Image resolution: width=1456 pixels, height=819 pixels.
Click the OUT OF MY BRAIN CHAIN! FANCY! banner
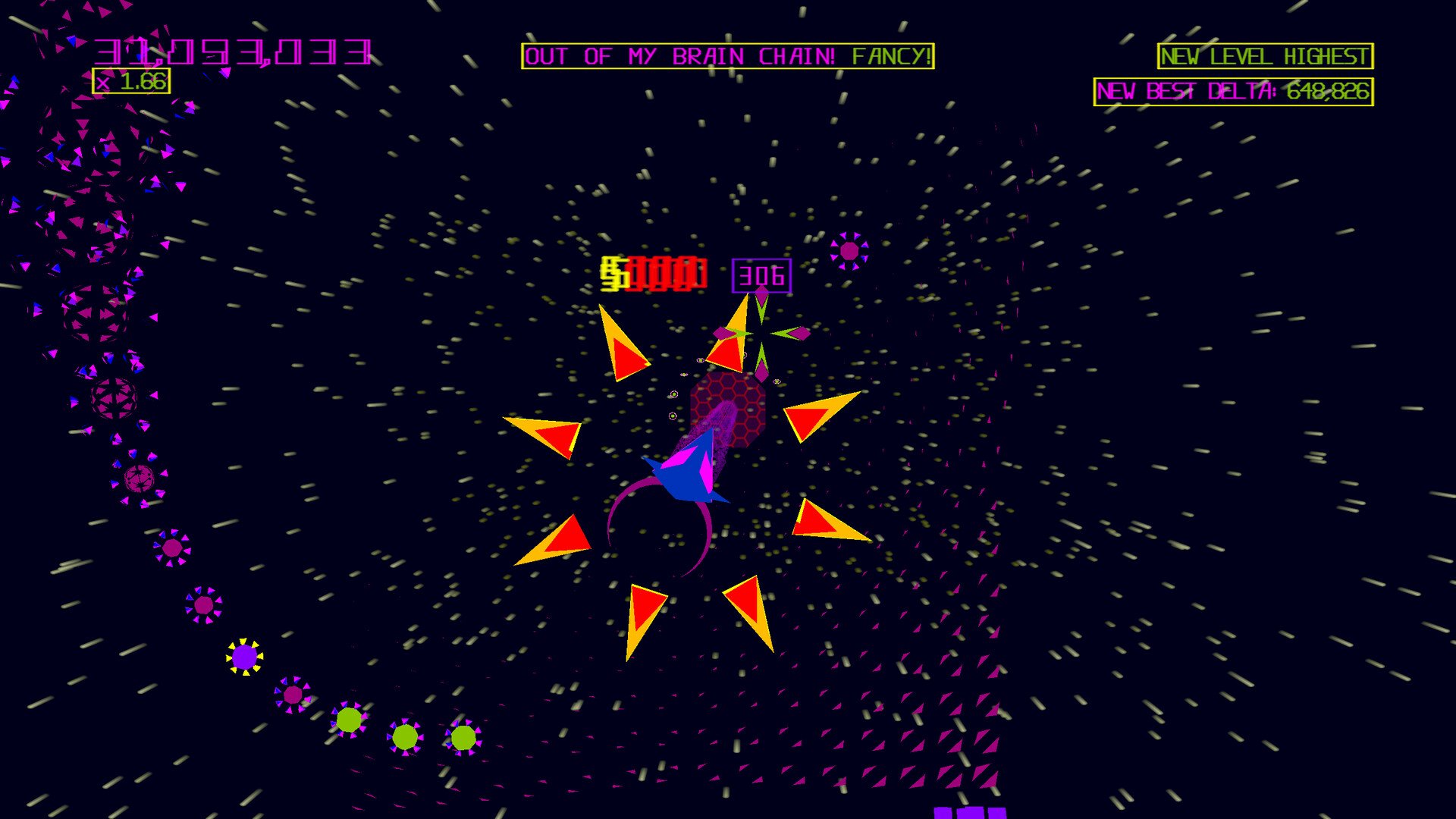[730, 55]
